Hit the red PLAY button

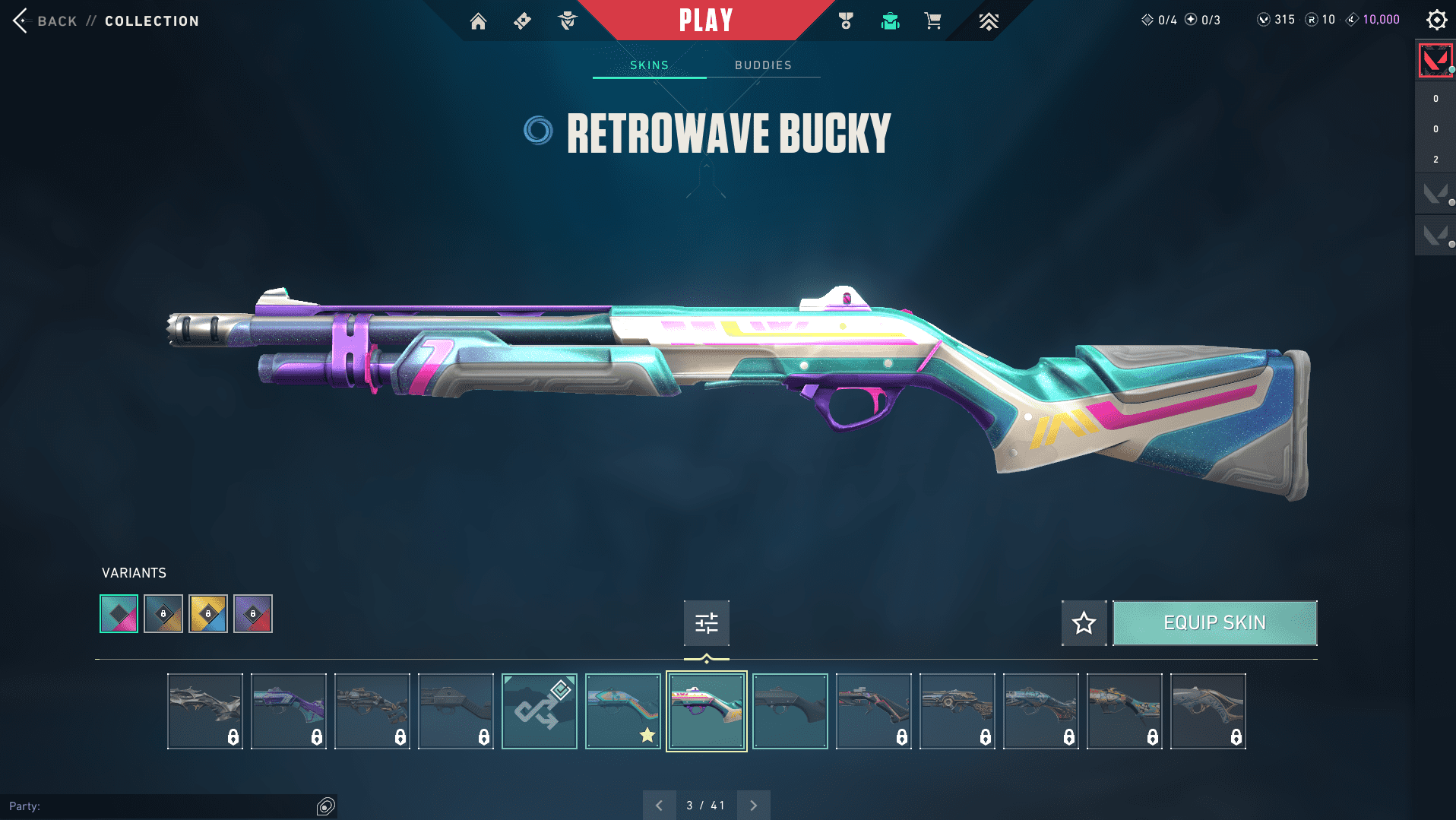click(705, 21)
